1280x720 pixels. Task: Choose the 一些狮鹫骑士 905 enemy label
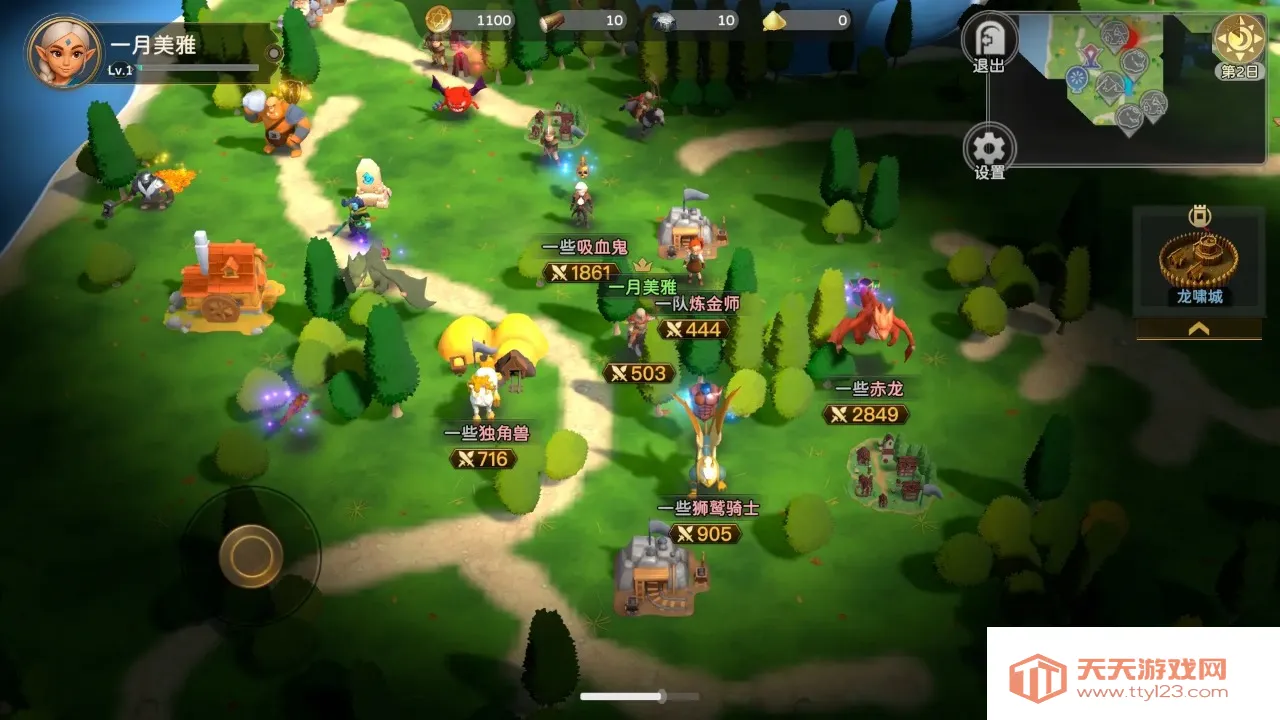tap(706, 533)
